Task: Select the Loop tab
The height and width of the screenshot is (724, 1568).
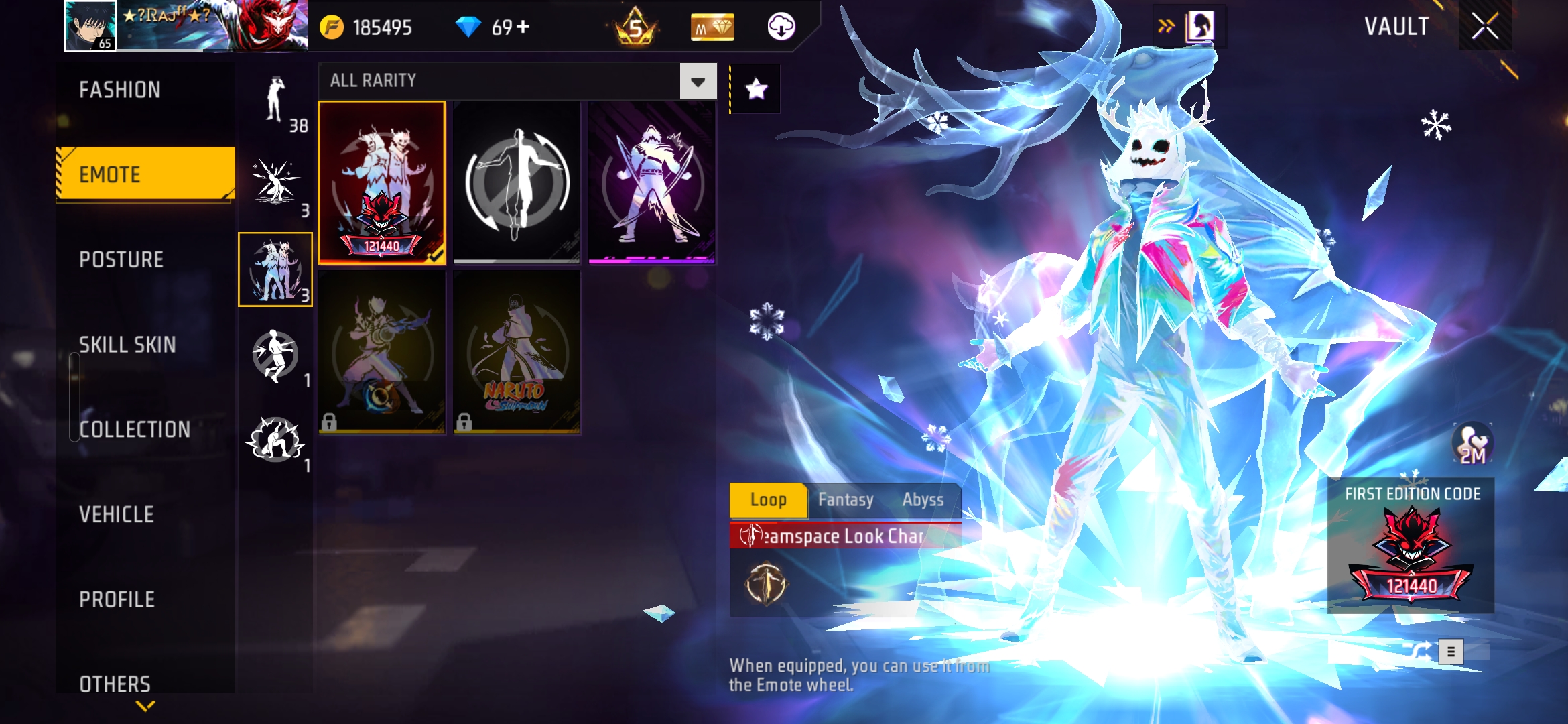Action: click(769, 500)
